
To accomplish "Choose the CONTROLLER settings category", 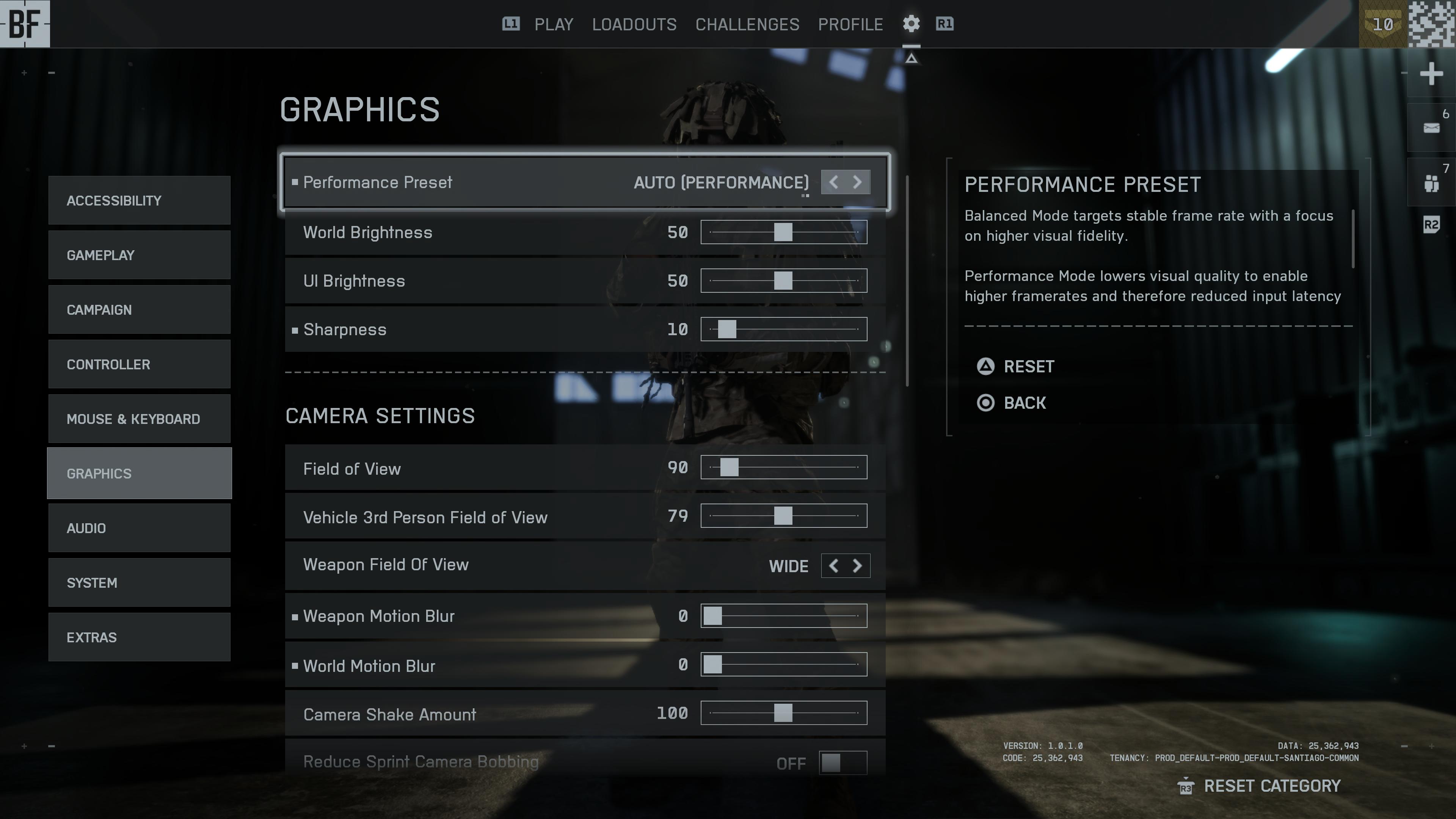I will tap(139, 364).
